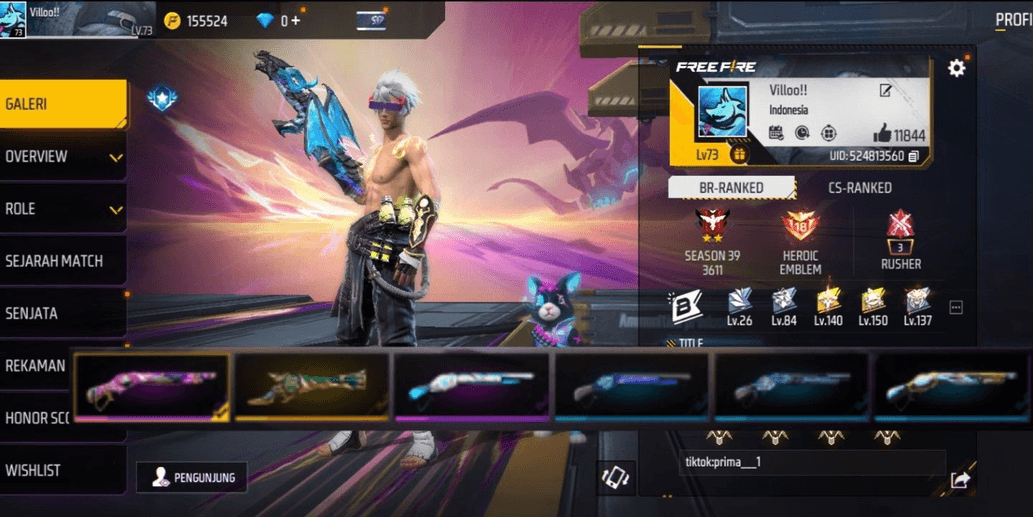Rotate view with the phone icon
Image resolution: width=1033 pixels, height=517 pixels.
click(x=616, y=478)
